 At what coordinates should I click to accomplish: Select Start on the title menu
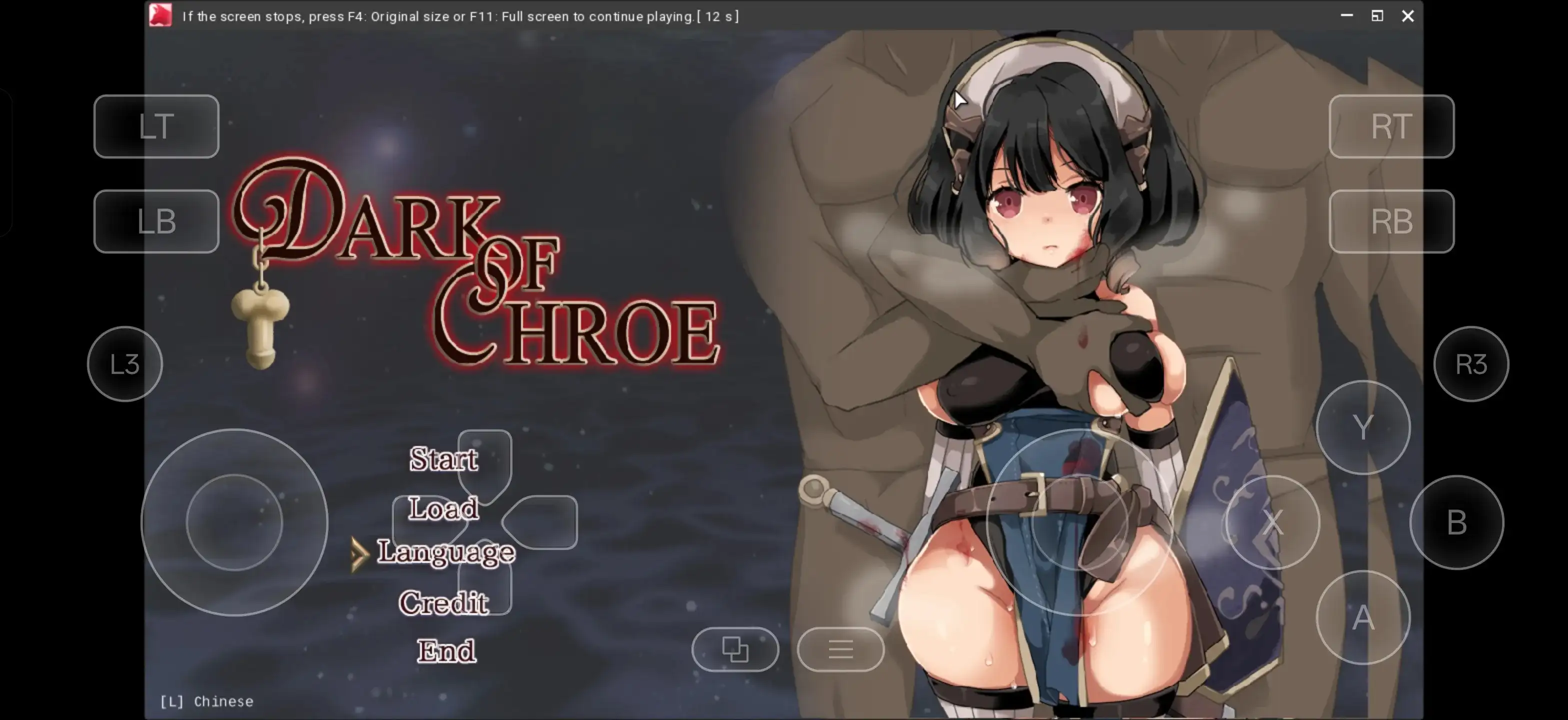pos(443,459)
